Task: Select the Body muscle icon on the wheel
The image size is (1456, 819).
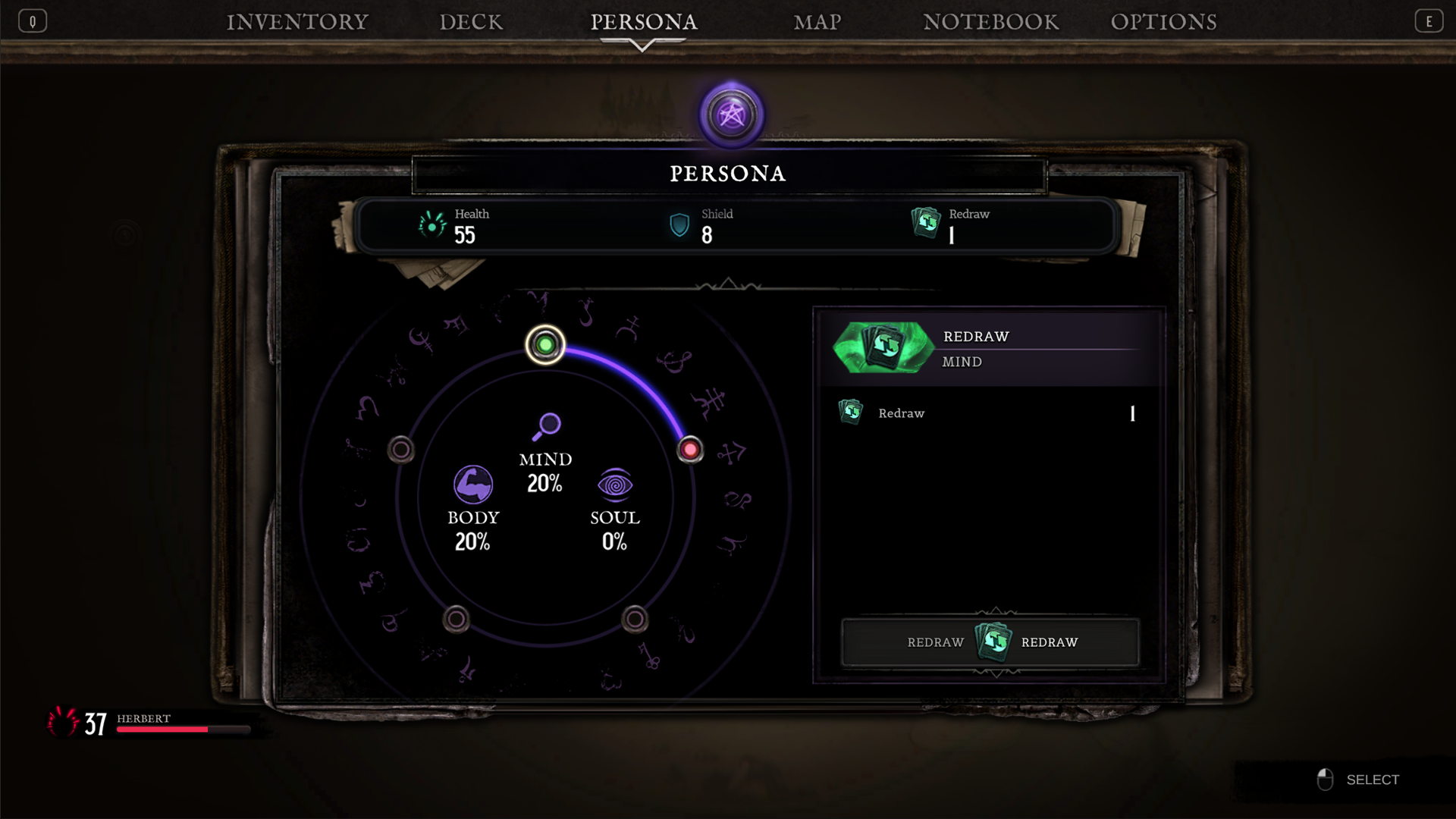Action: pyautogui.click(x=473, y=483)
